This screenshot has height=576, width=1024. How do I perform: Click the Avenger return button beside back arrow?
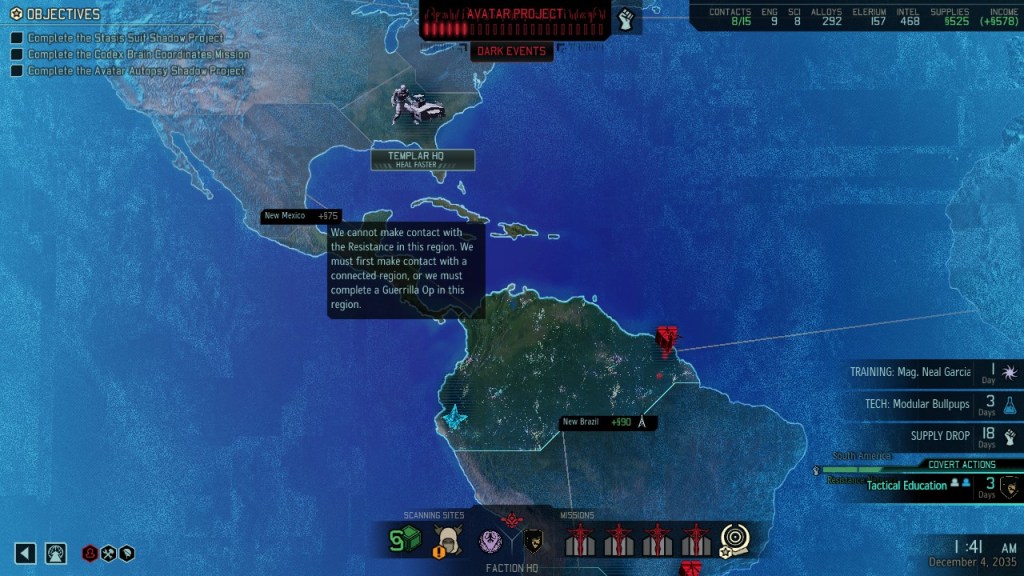click(56, 553)
